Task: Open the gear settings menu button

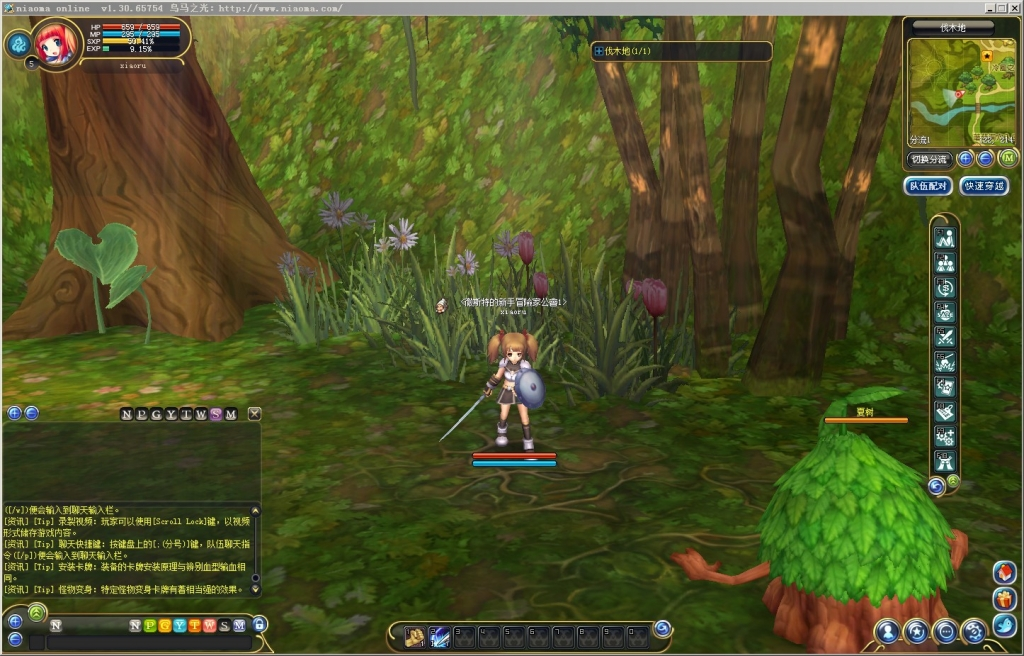Action: click(973, 631)
